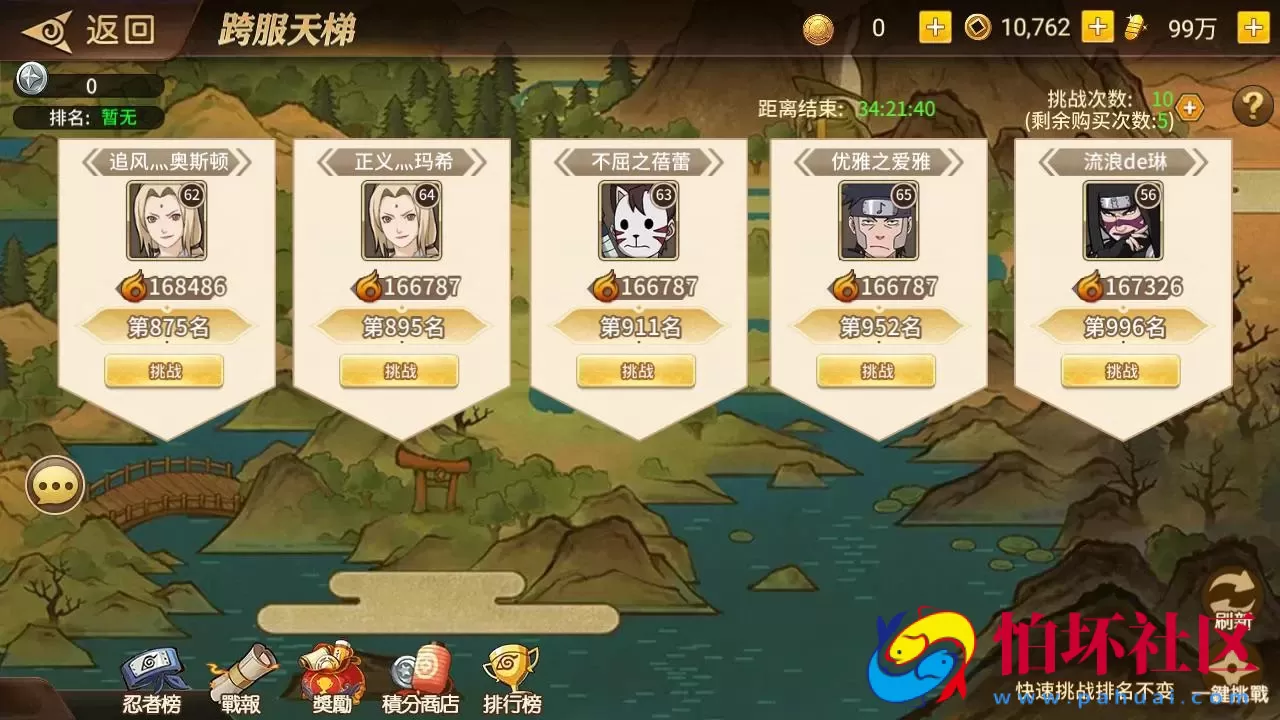
Task: Click 挑战 under 追风灬奥斯顿
Action: [x=163, y=371]
